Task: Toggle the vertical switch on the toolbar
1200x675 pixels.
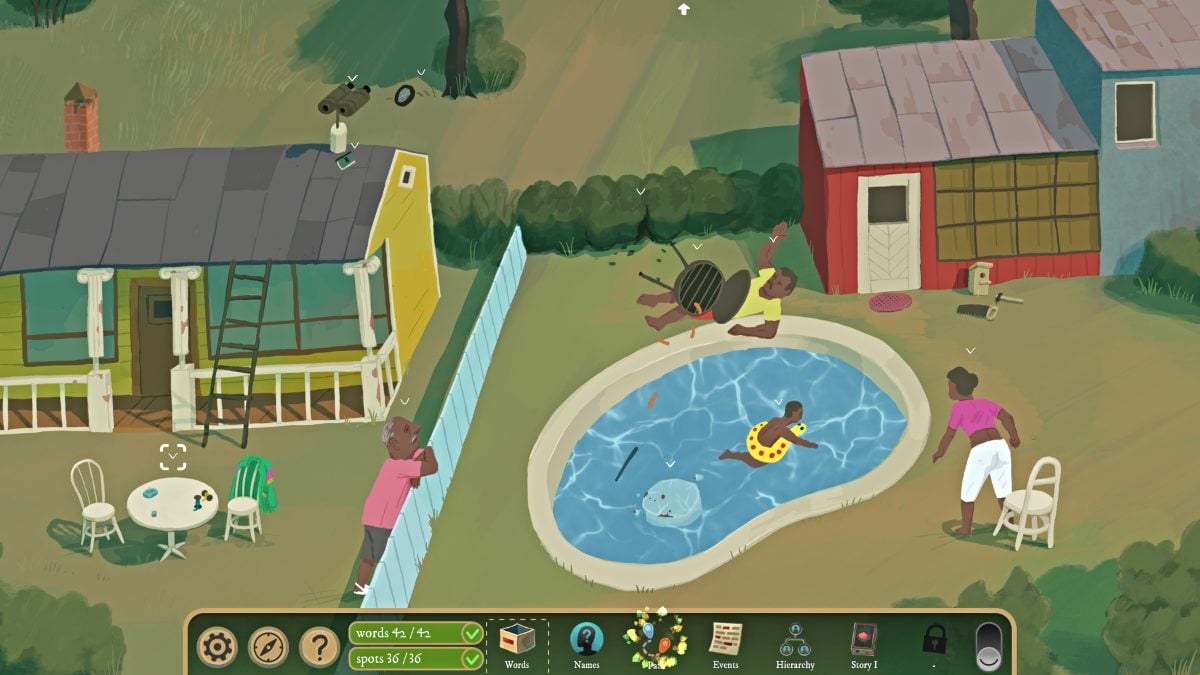Action: tap(987, 647)
